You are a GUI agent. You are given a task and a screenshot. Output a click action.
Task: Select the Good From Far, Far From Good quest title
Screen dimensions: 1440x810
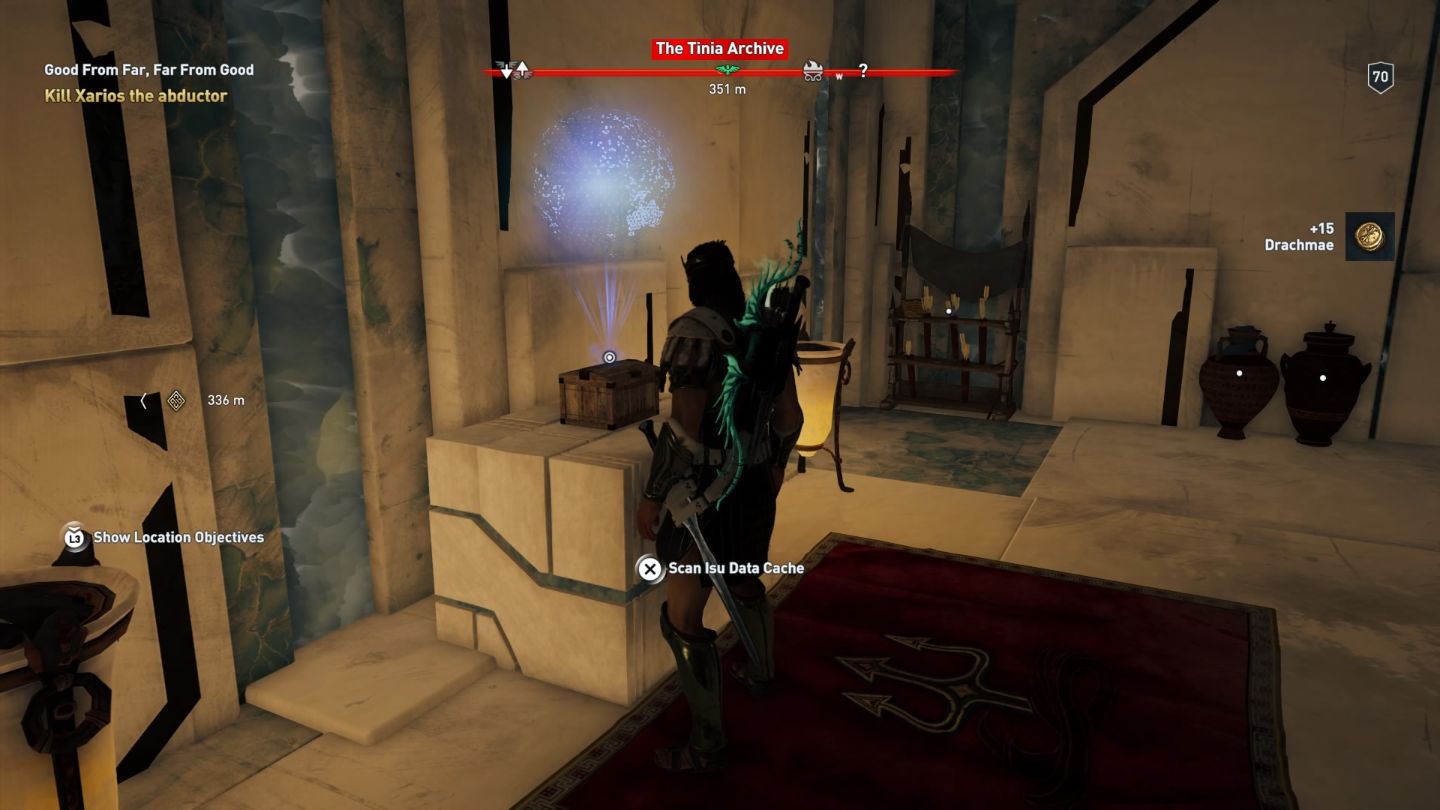pyautogui.click(x=148, y=70)
